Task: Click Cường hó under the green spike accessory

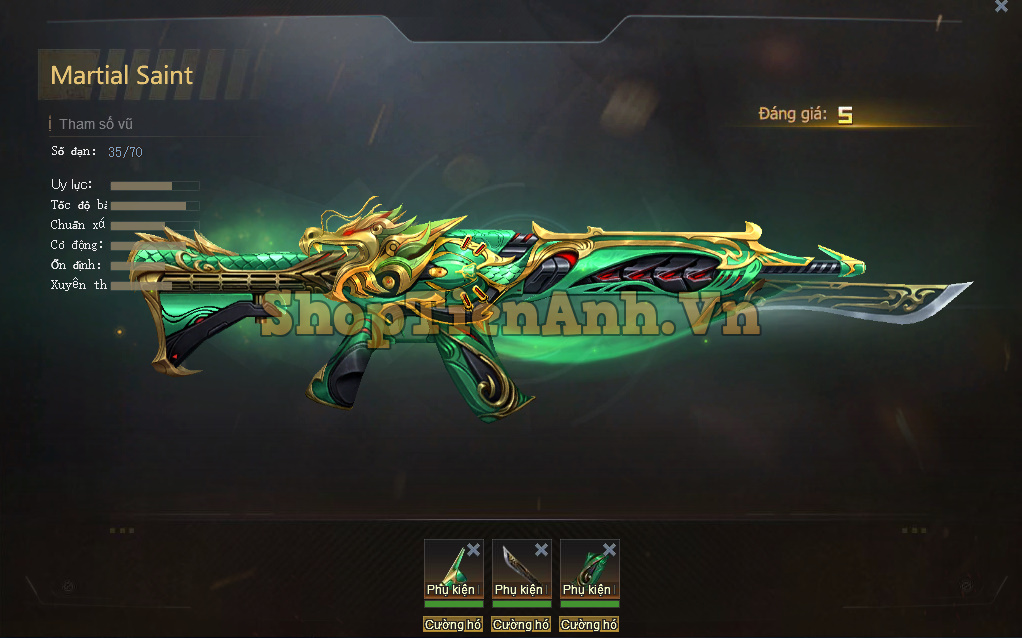Action: (453, 624)
